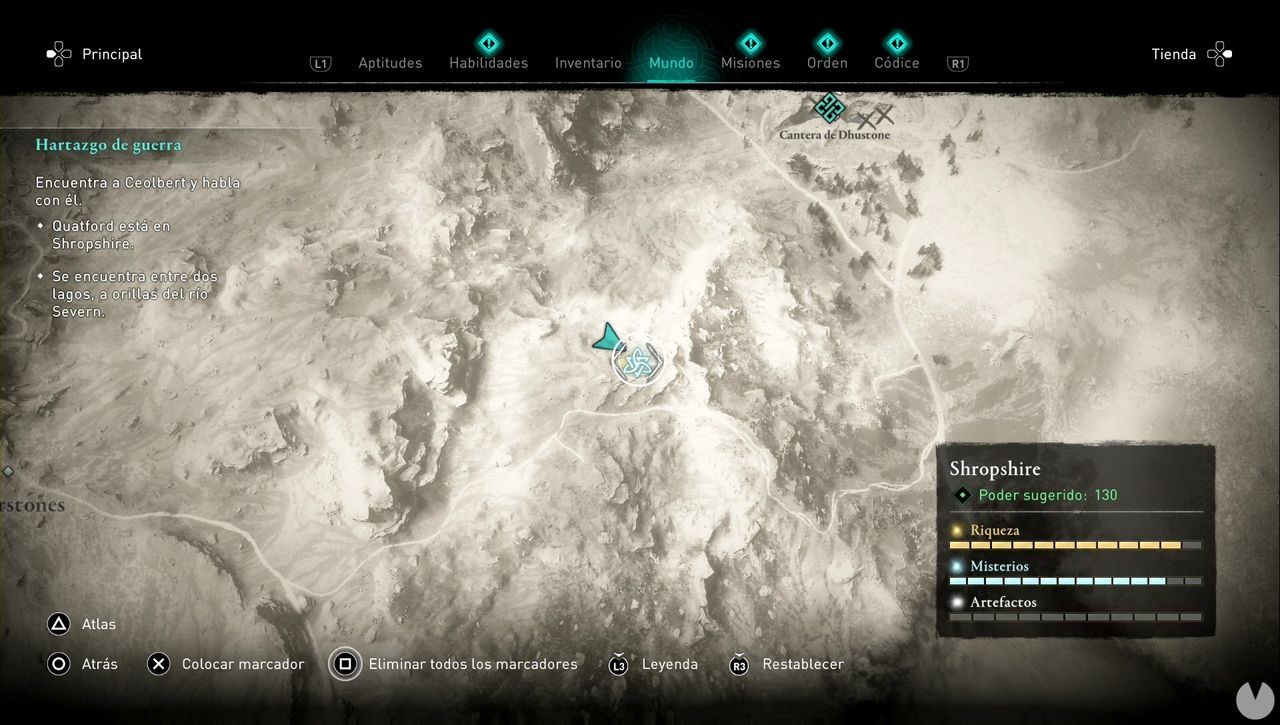1280x725 pixels.
Task: Switch to the Orden tab
Action: (827, 63)
